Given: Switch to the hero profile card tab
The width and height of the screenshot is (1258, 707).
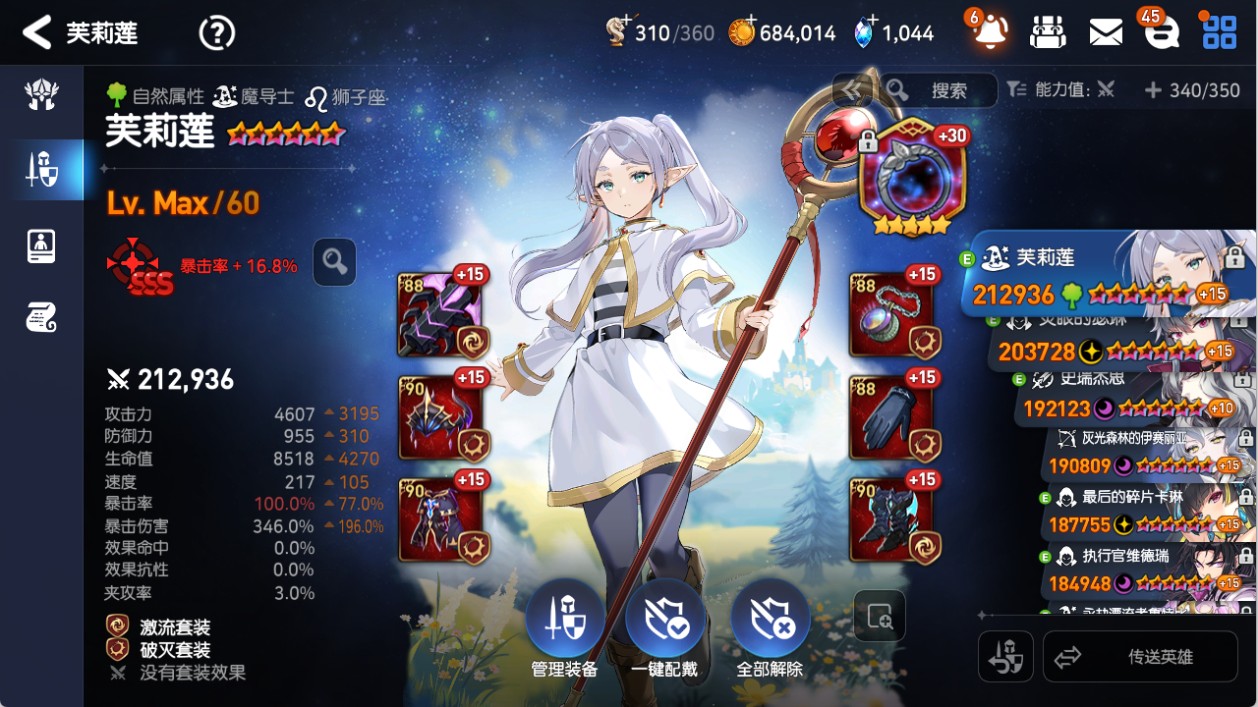Looking at the screenshot, I should tap(42, 245).
